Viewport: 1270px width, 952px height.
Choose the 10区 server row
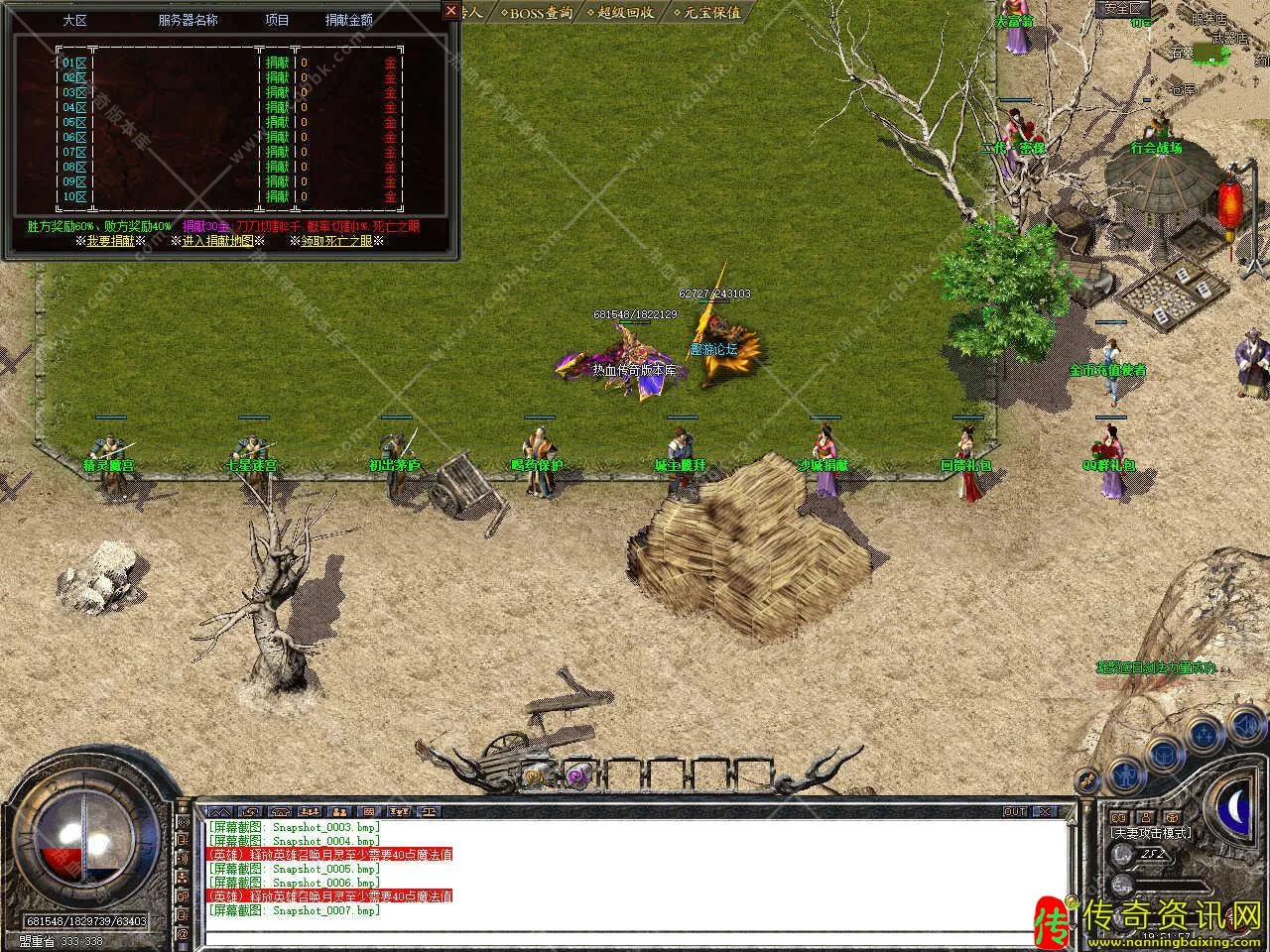click(x=74, y=196)
